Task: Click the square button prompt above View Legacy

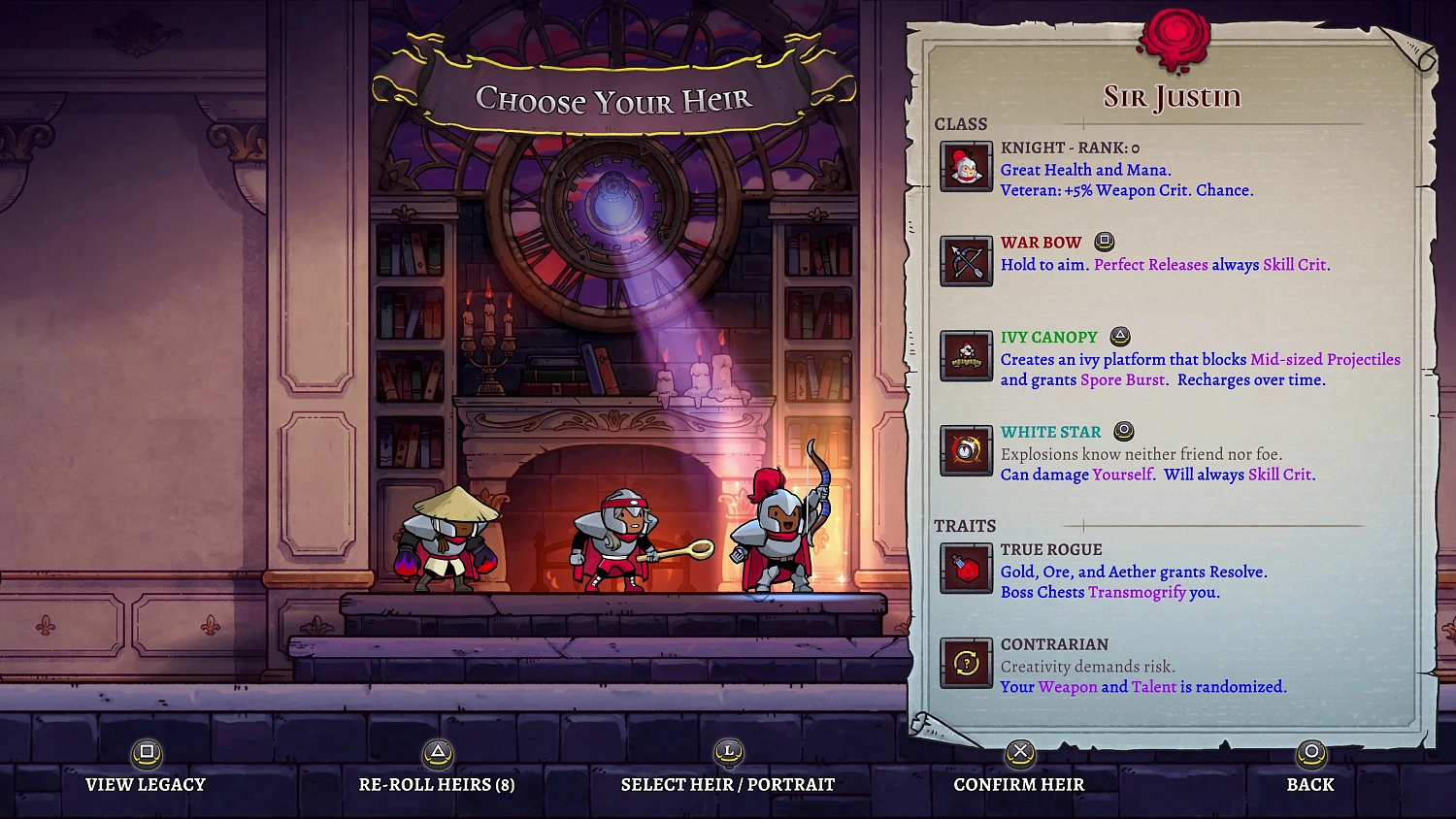Action: click(x=146, y=752)
